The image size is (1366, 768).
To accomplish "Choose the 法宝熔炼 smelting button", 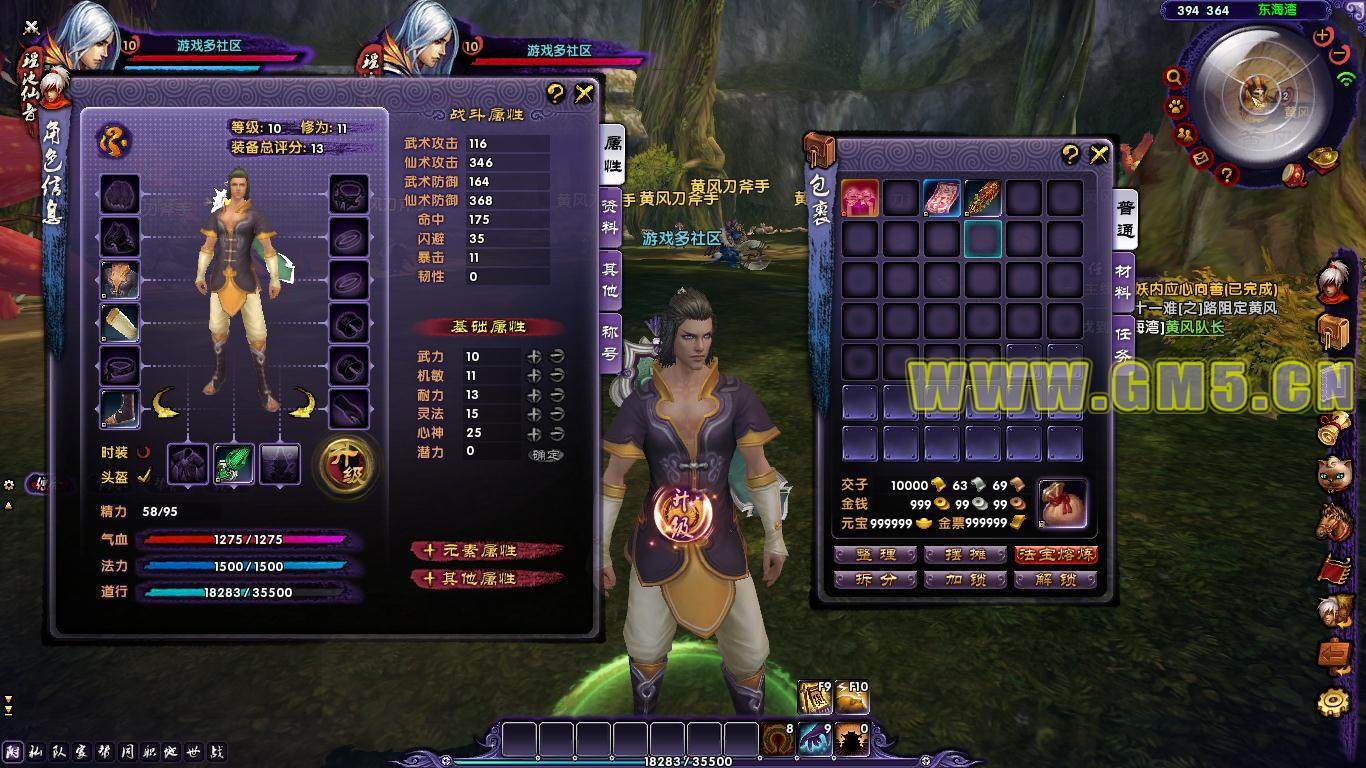I will (x=1055, y=554).
